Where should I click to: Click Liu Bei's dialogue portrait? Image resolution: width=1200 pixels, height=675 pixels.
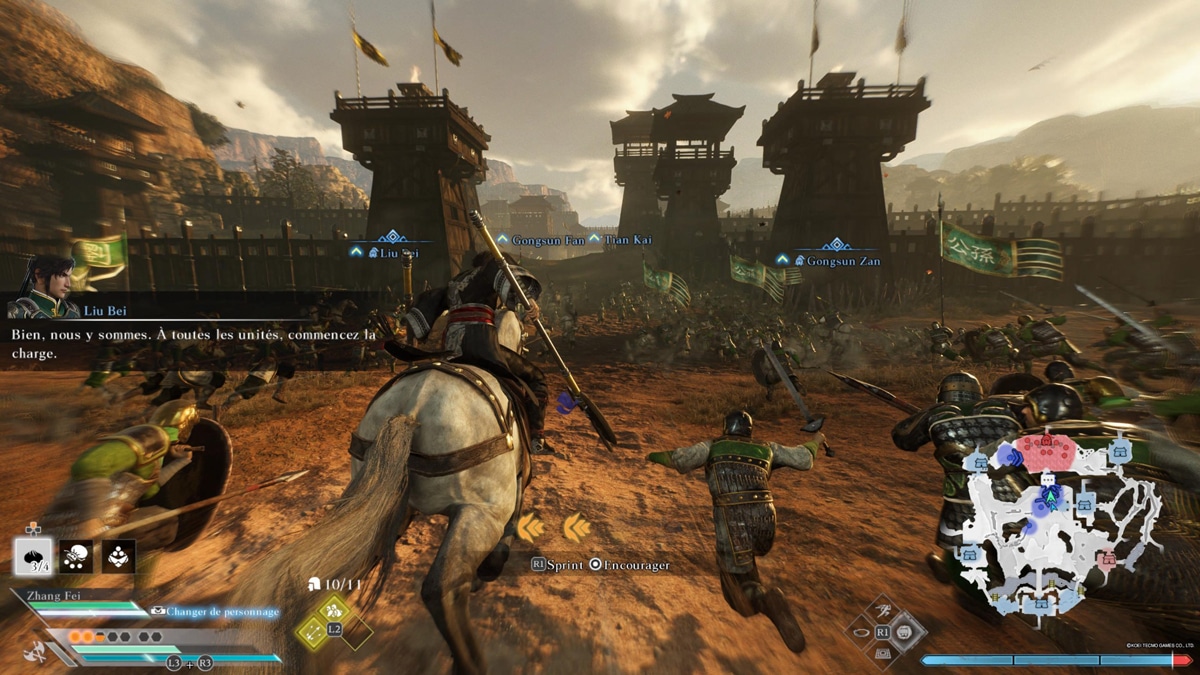point(40,287)
